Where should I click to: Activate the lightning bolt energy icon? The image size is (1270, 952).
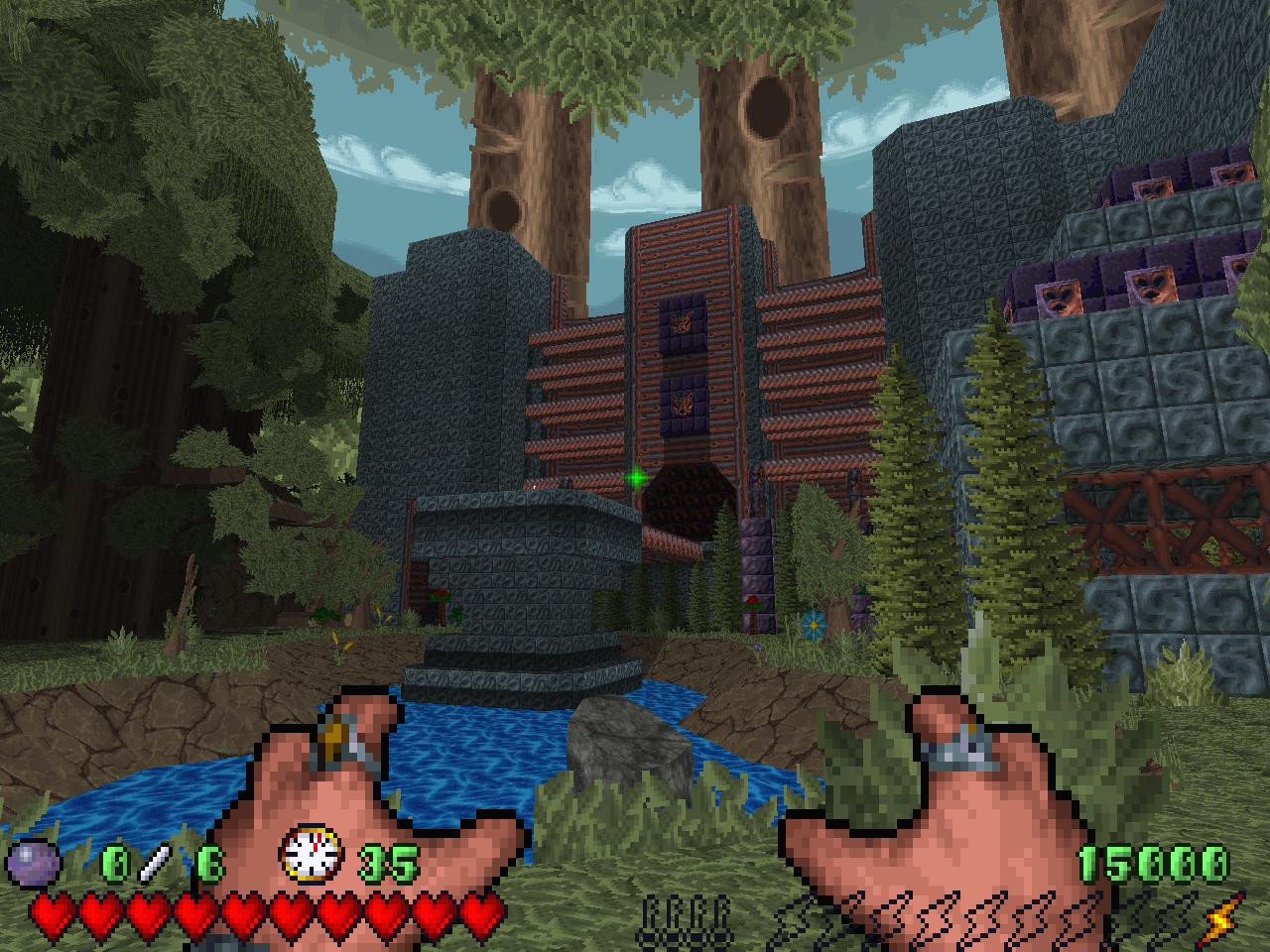(x=1222, y=918)
